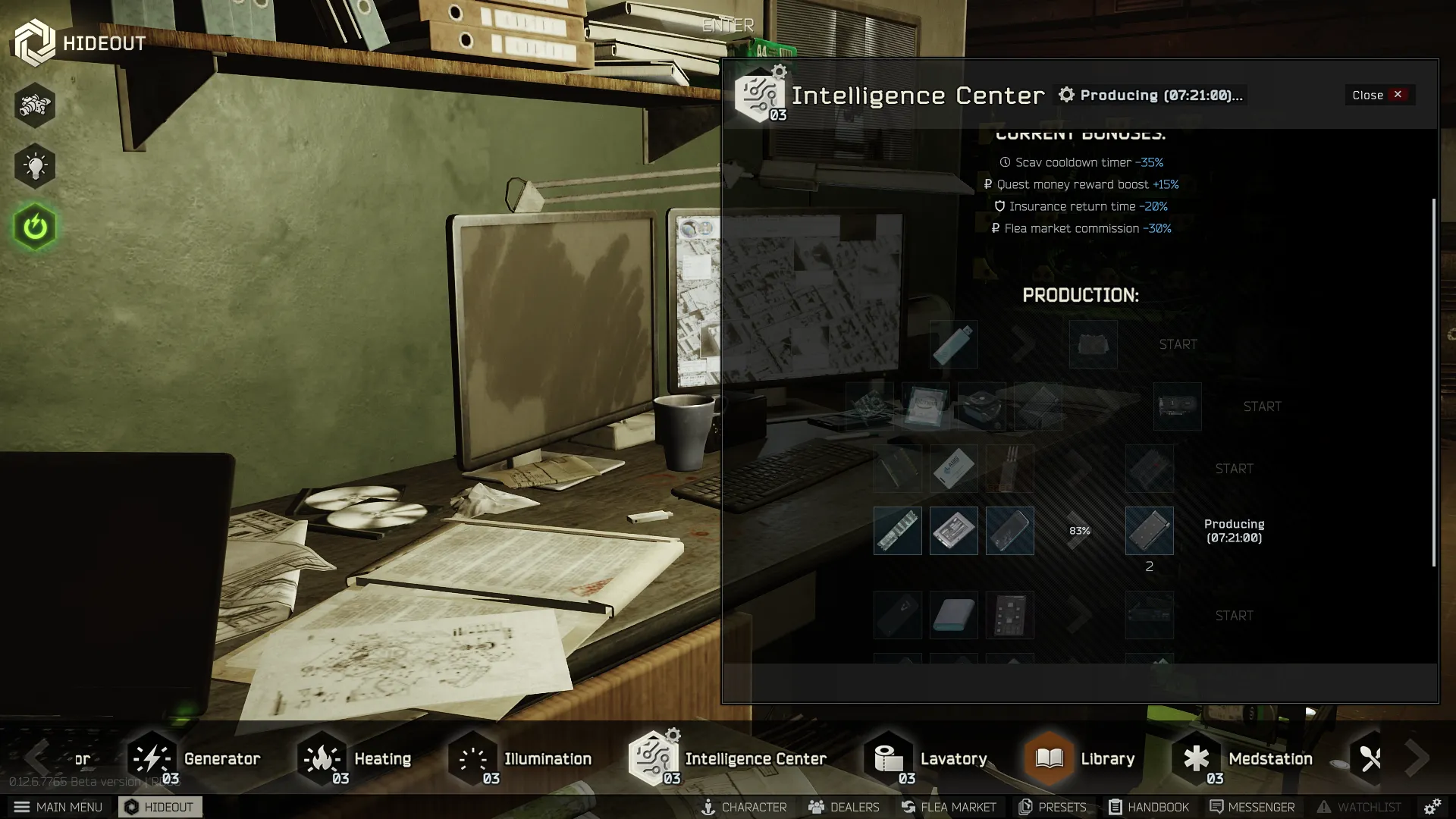Start the flash drive craft
The width and height of the screenshot is (1456, 819).
pos(1177,344)
